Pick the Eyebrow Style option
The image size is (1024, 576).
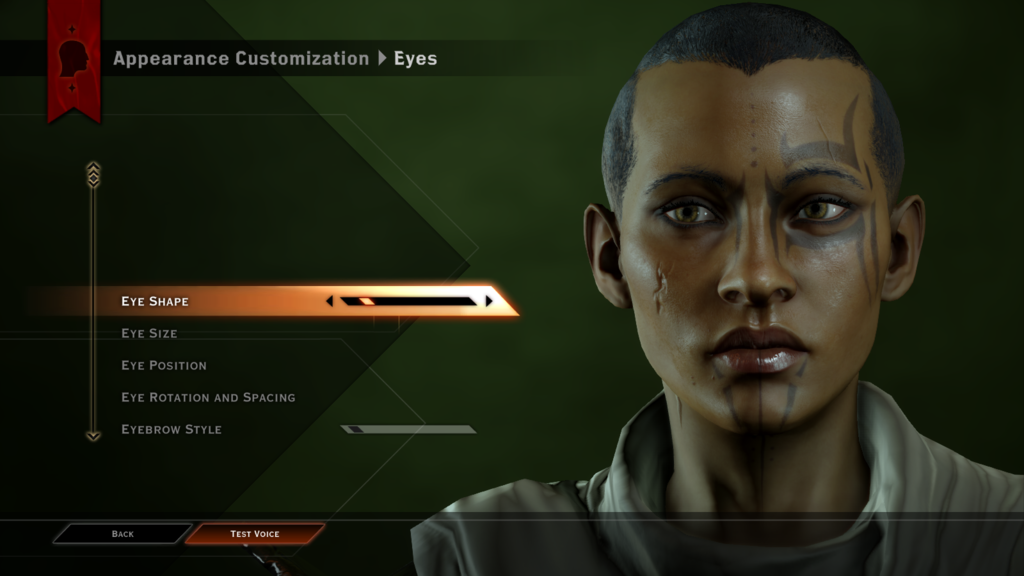tap(171, 429)
